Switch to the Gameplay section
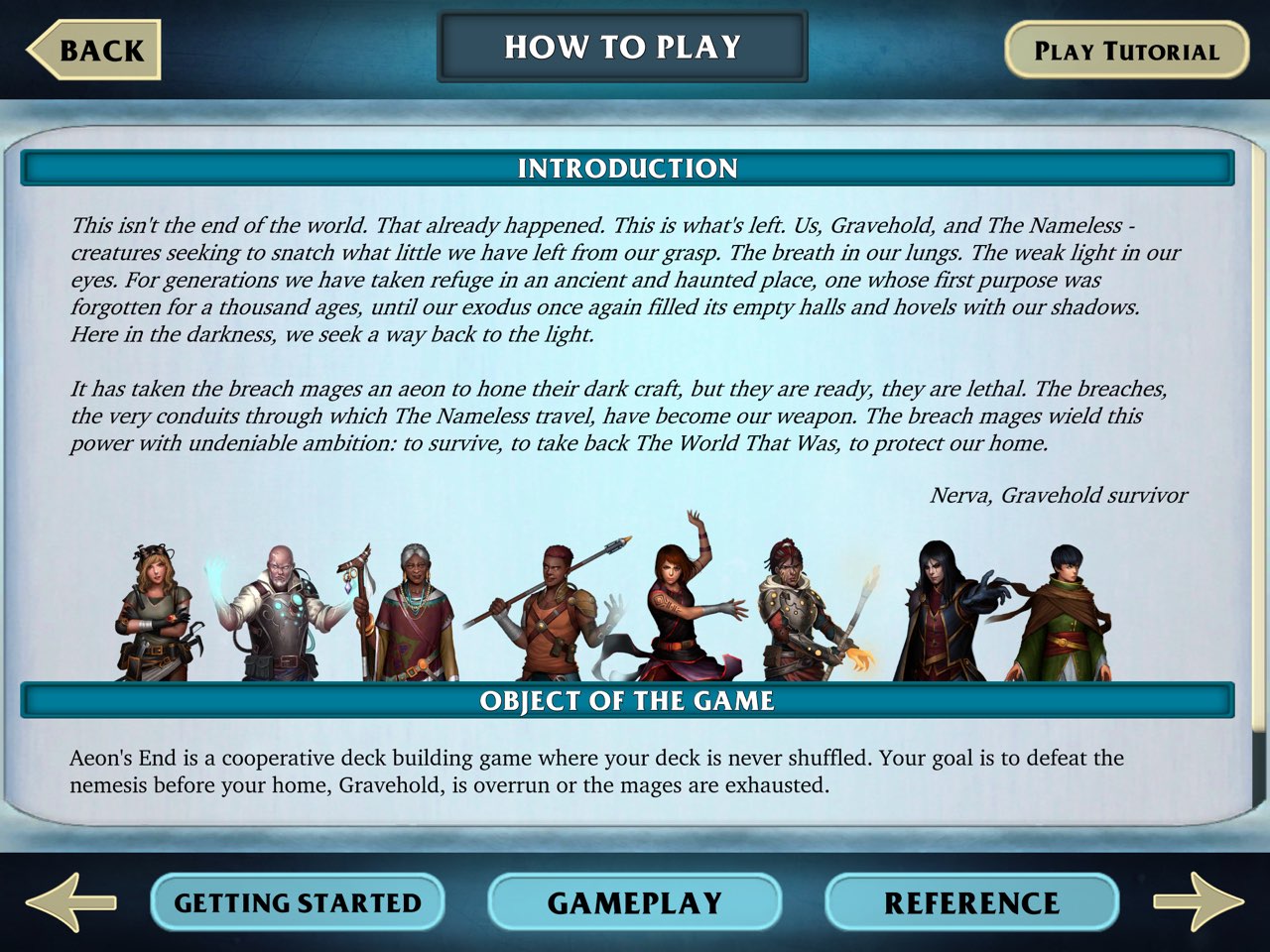1270x952 pixels. (x=635, y=902)
